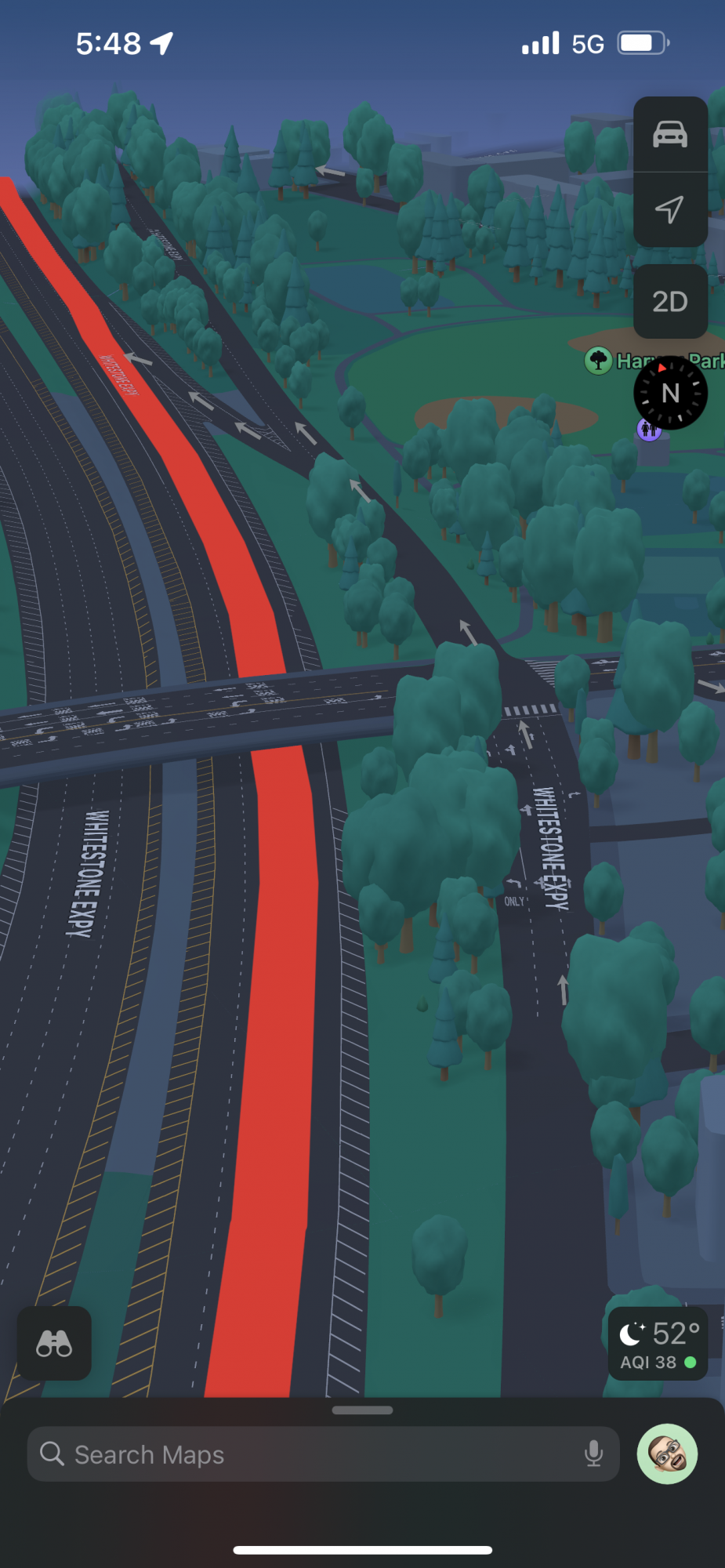Select the purple restroom map marker
725x1568 pixels.
647,430
